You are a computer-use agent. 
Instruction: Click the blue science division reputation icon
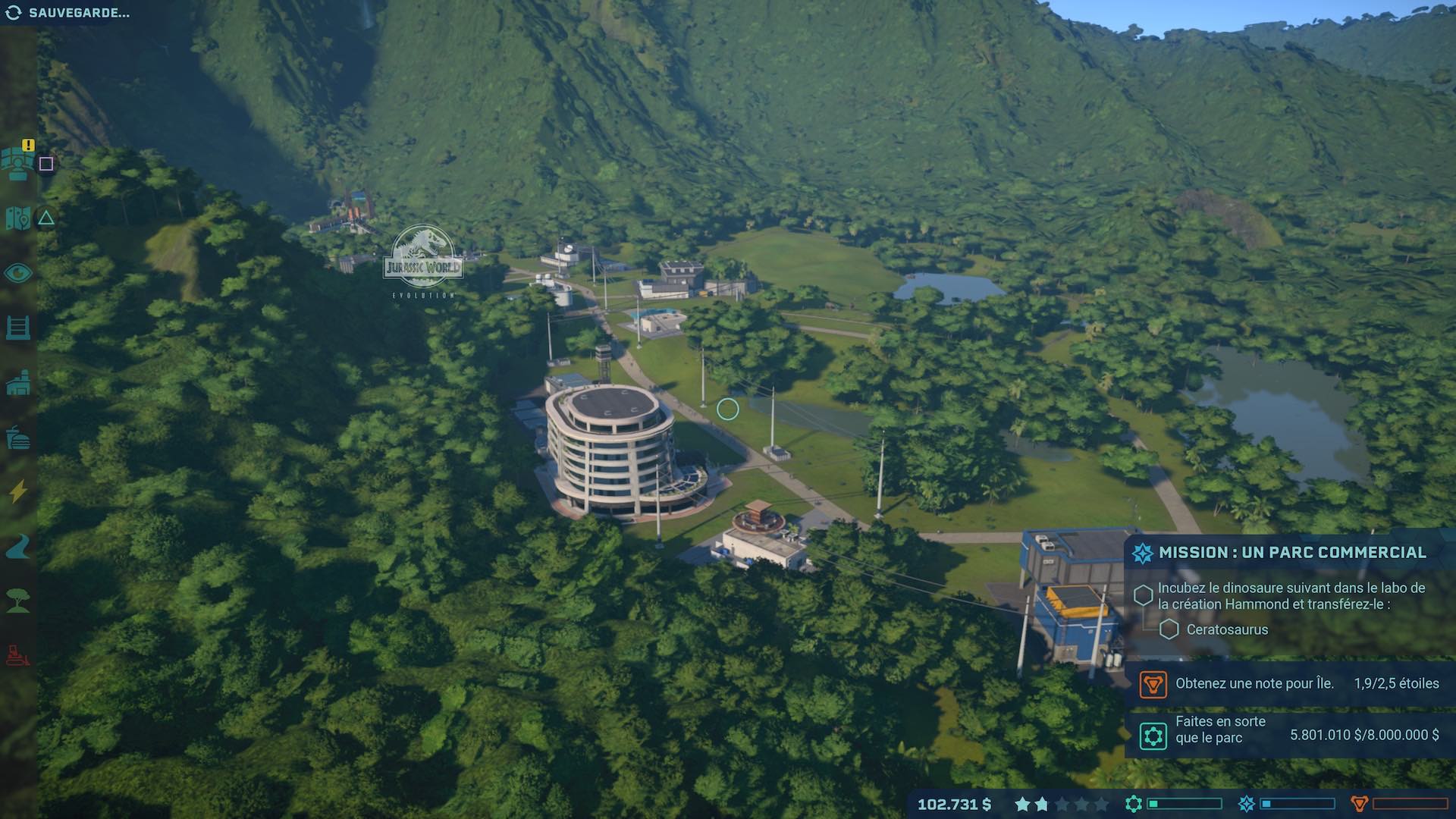pos(1246,804)
